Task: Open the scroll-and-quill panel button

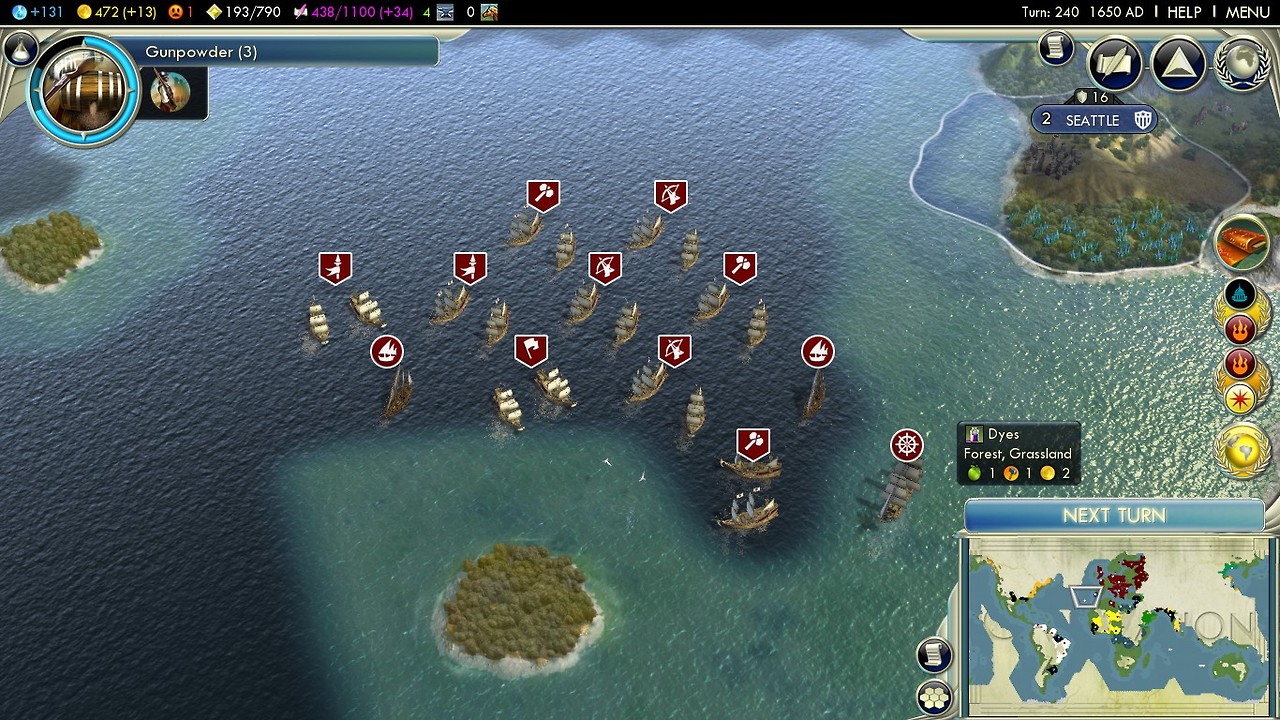Action: [x=1115, y=65]
